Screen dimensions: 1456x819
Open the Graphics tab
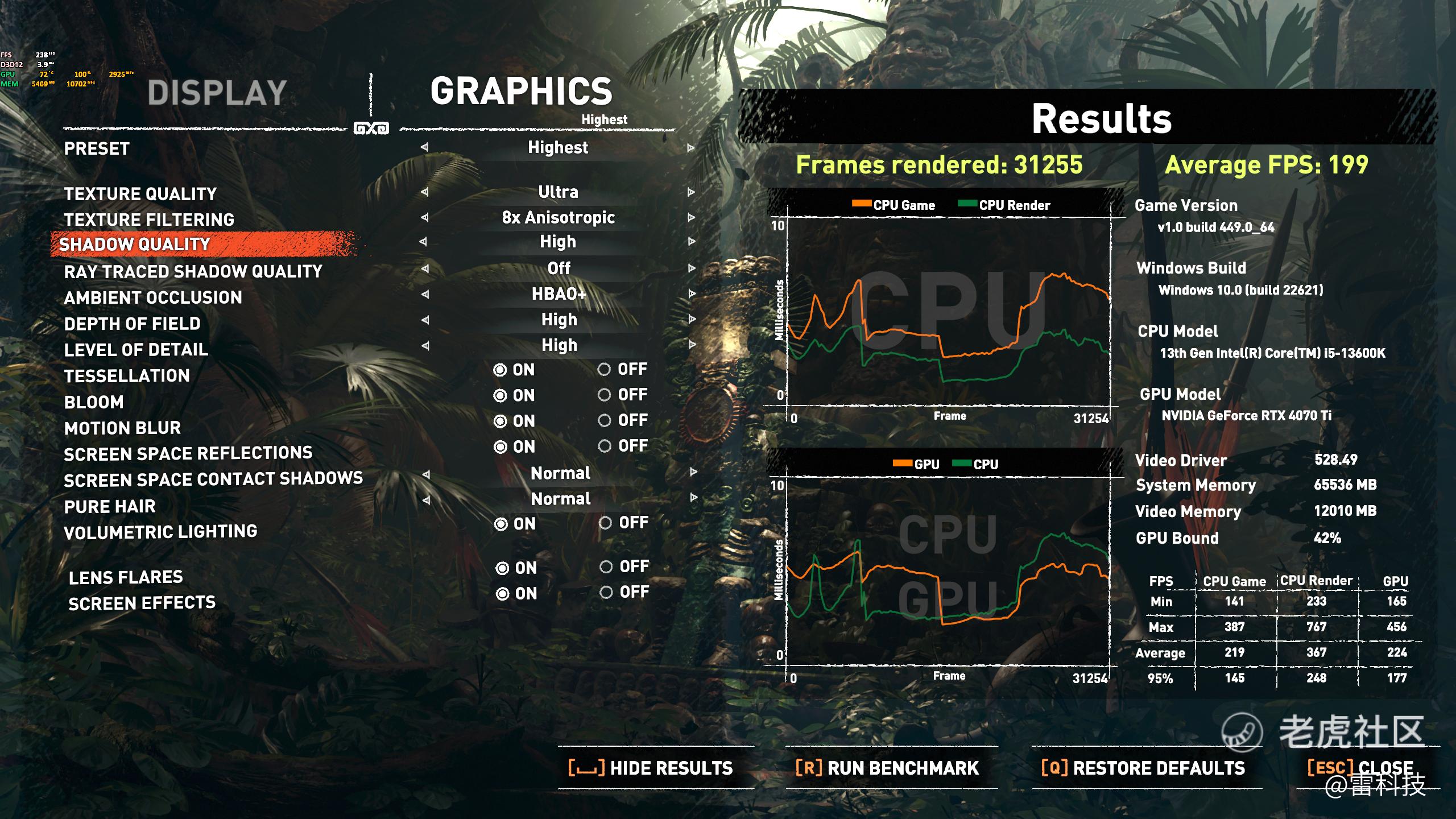[x=521, y=91]
